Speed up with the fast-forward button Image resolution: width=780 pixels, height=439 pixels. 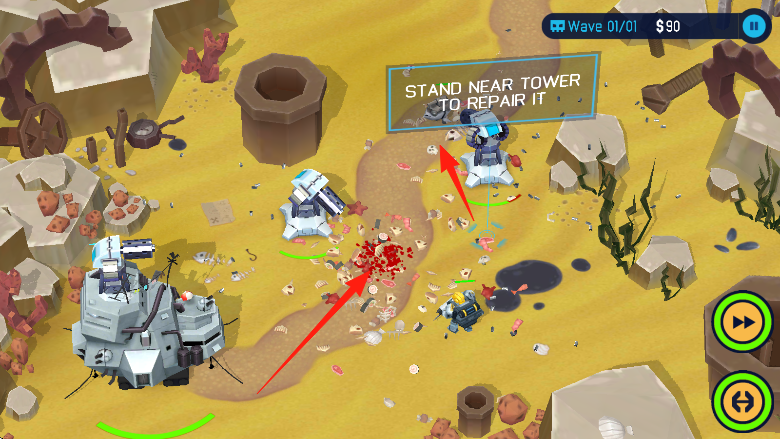coord(743,323)
